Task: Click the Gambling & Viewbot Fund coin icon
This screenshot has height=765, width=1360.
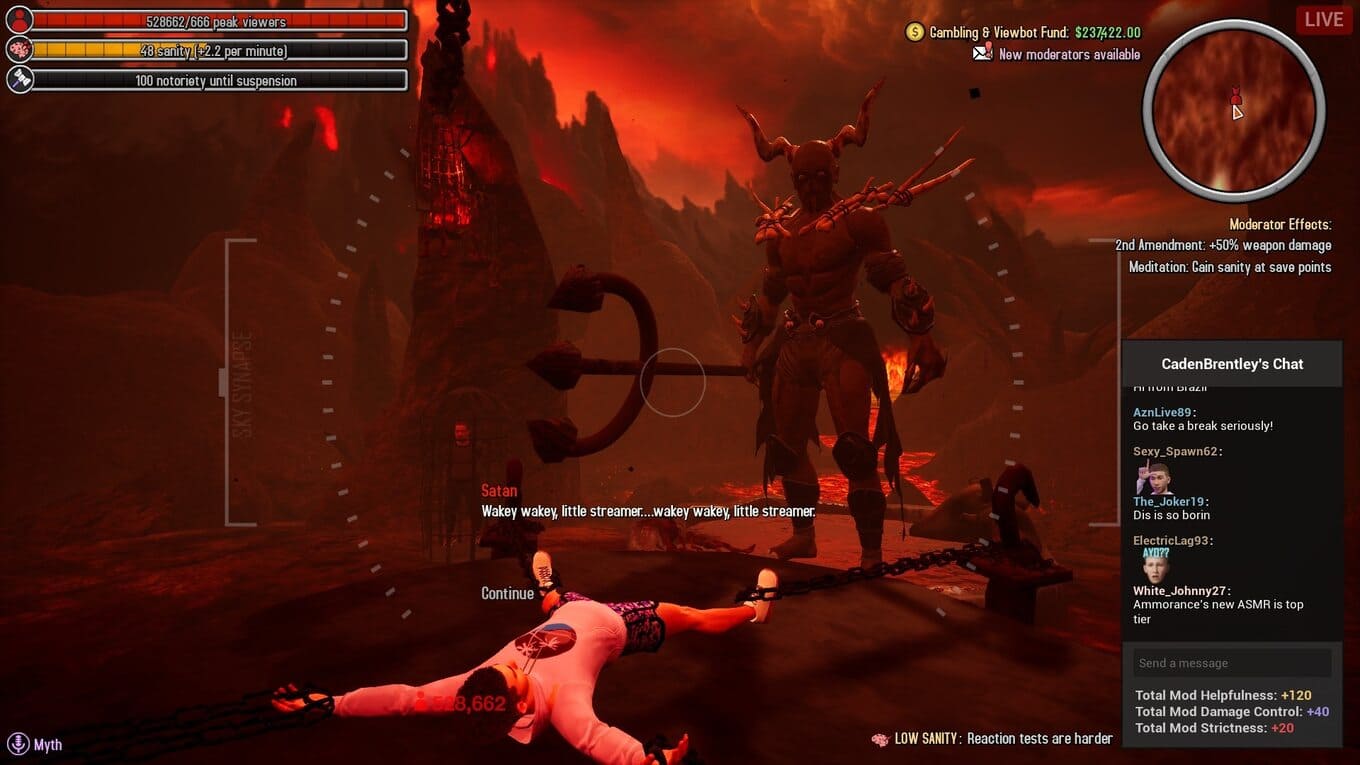Action: [914, 32]
